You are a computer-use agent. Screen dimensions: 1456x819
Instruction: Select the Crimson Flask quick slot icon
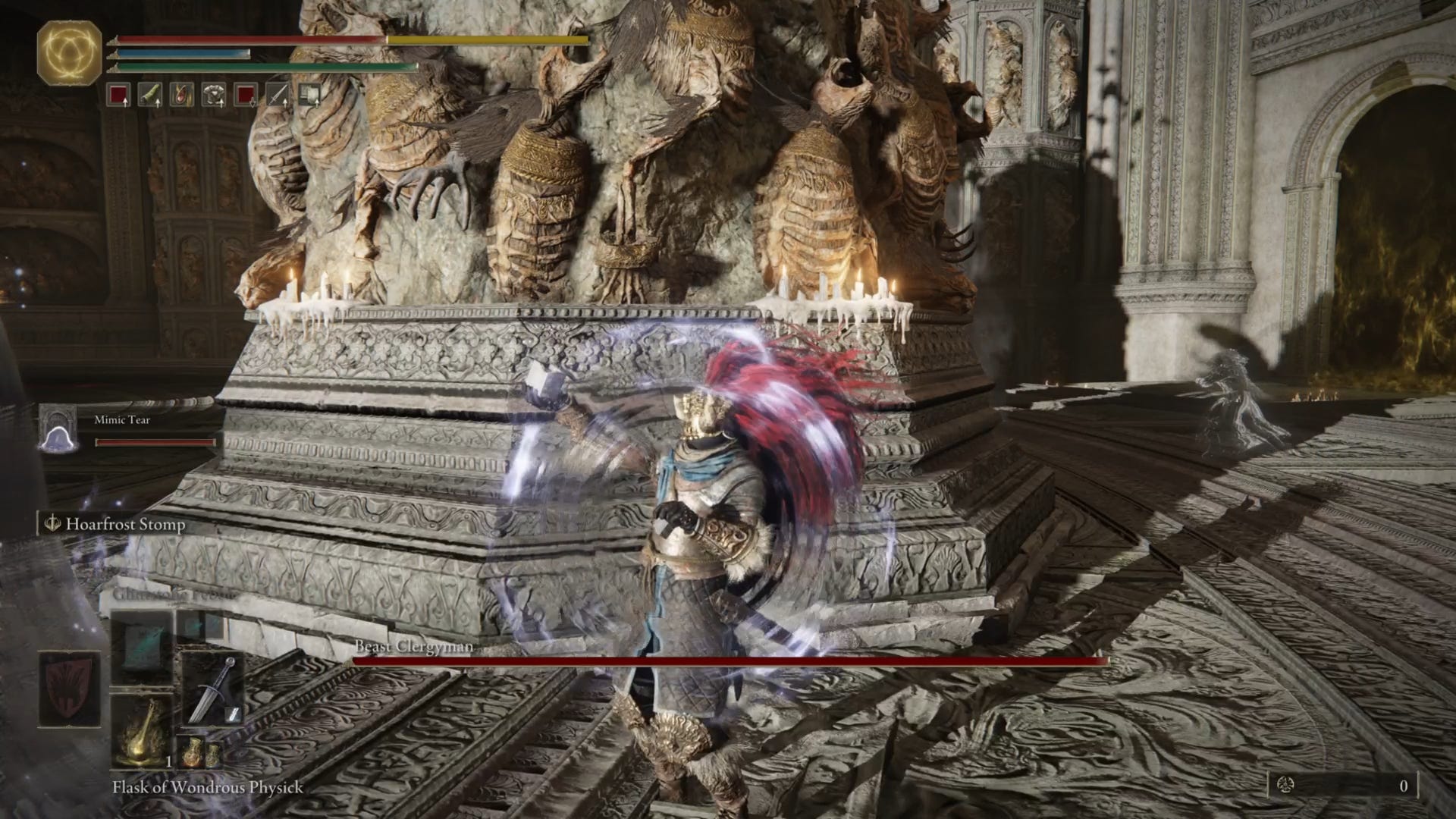click(118, 95)
